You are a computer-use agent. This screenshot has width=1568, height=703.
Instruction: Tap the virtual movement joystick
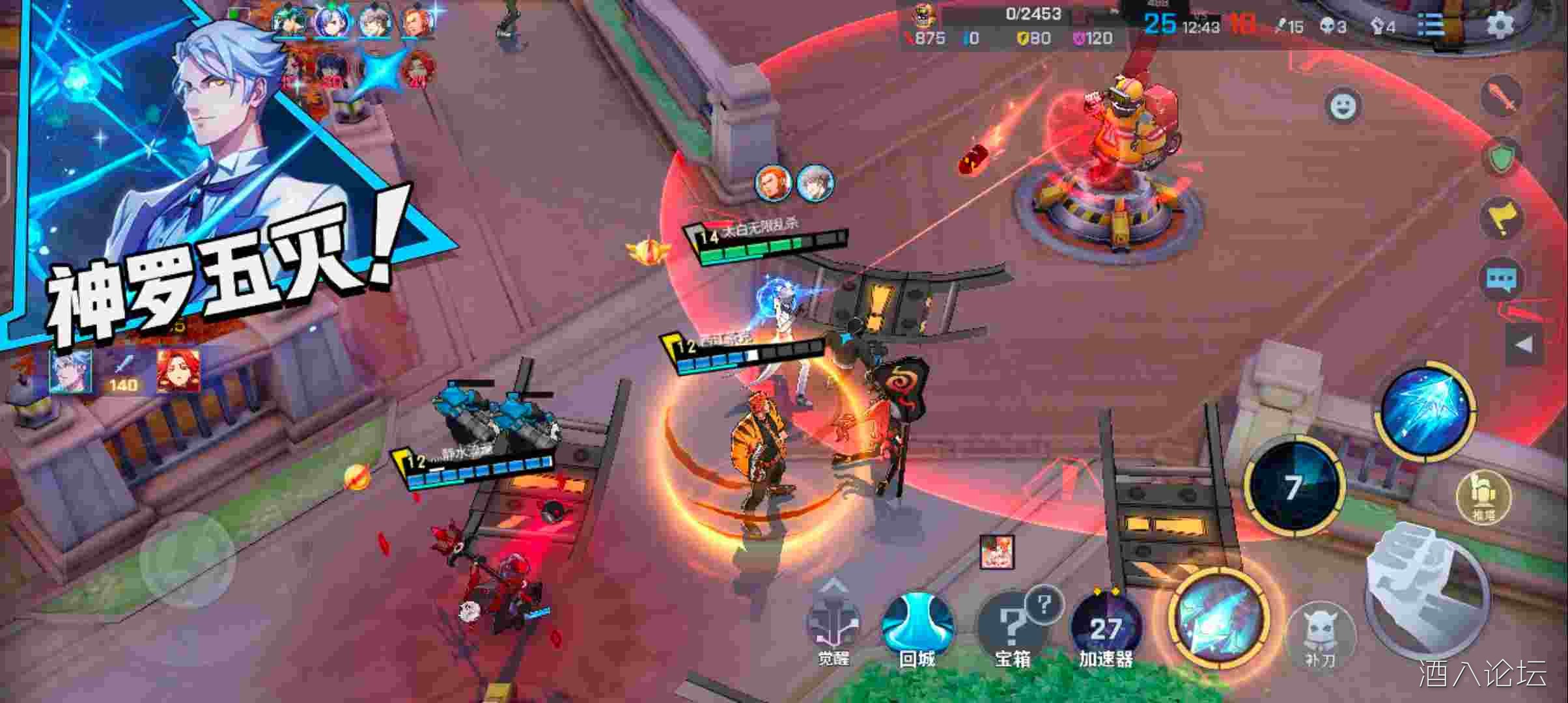188,560
